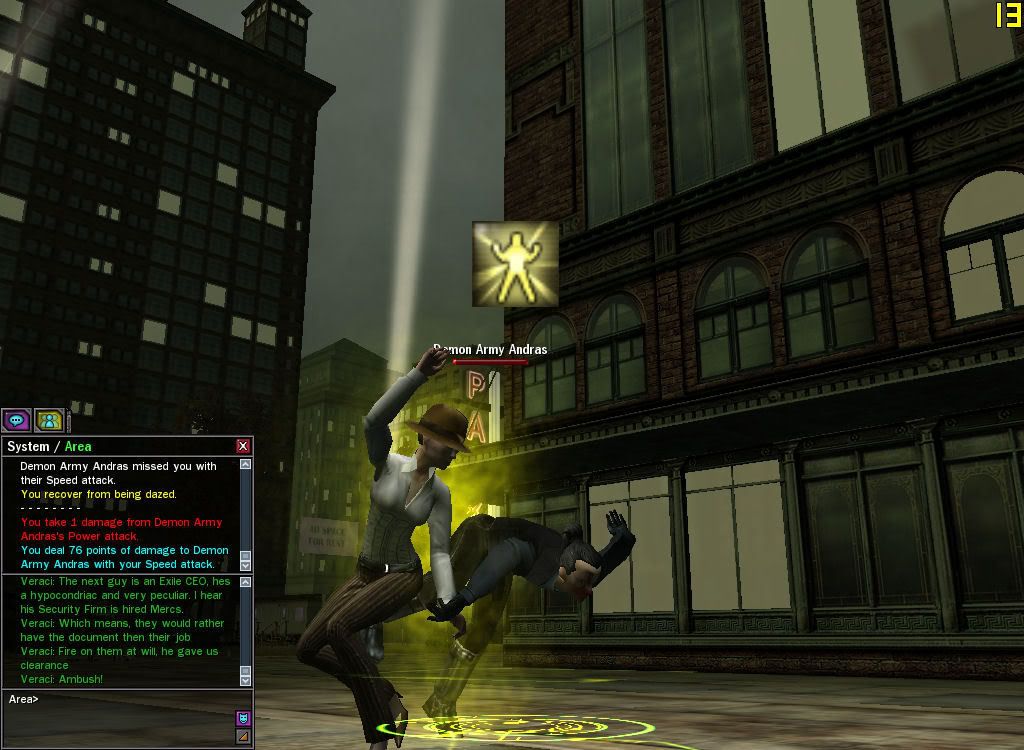Open the team members tab
Viewport: 1024px width, 750px height.
[x=49, y=421]
